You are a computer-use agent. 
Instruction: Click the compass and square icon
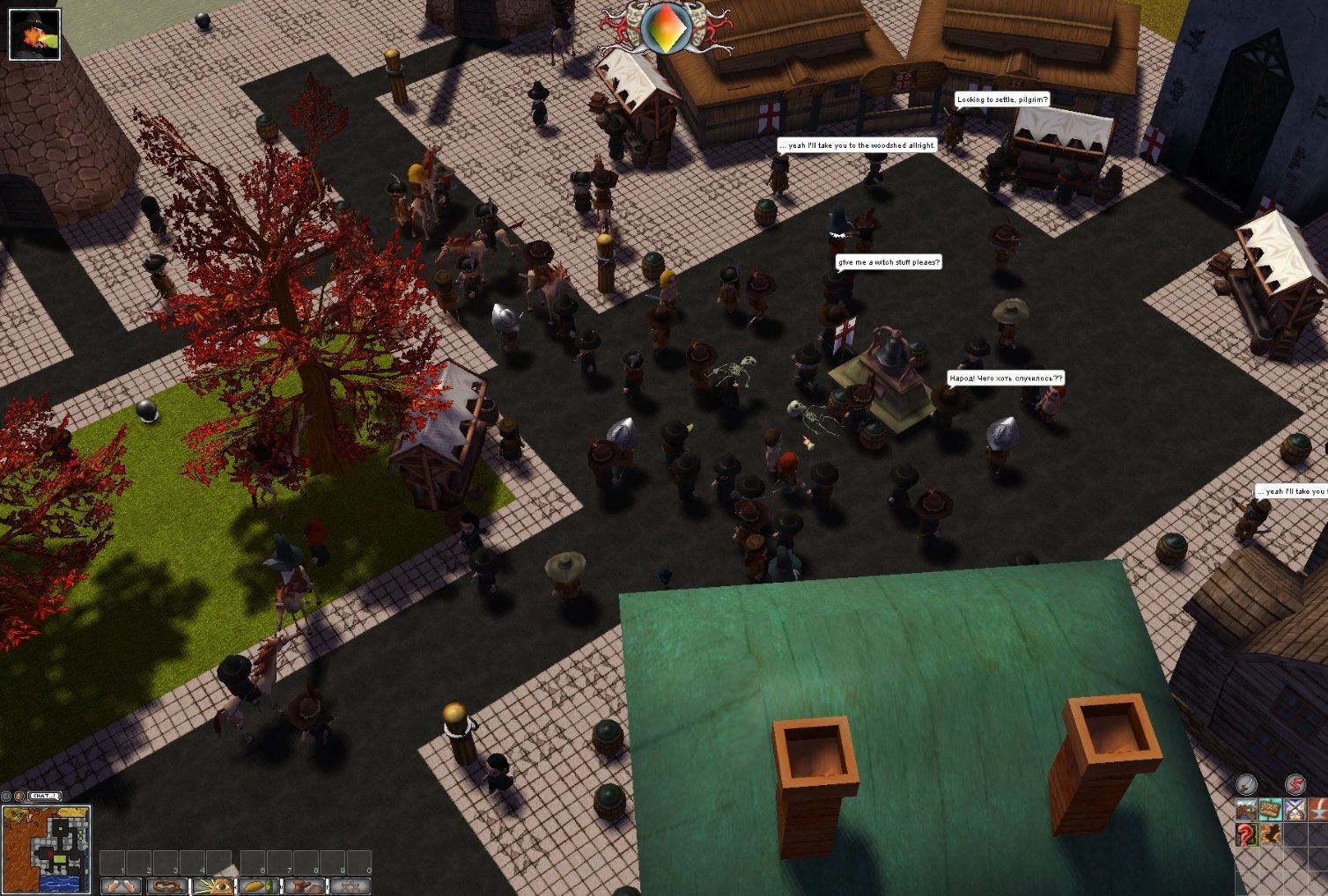pos(350,886)
